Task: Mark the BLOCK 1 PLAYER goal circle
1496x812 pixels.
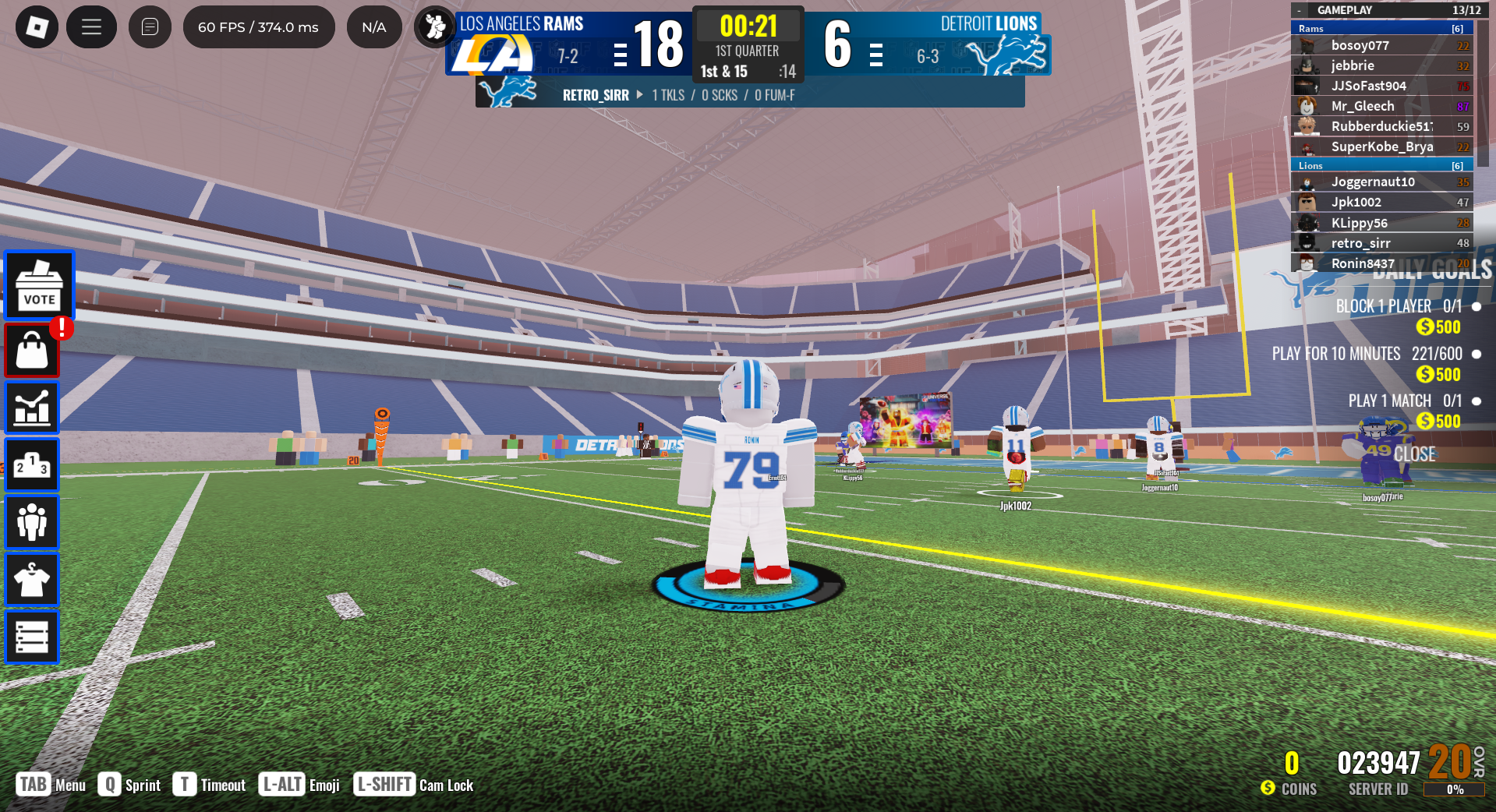Action: 1476,306
